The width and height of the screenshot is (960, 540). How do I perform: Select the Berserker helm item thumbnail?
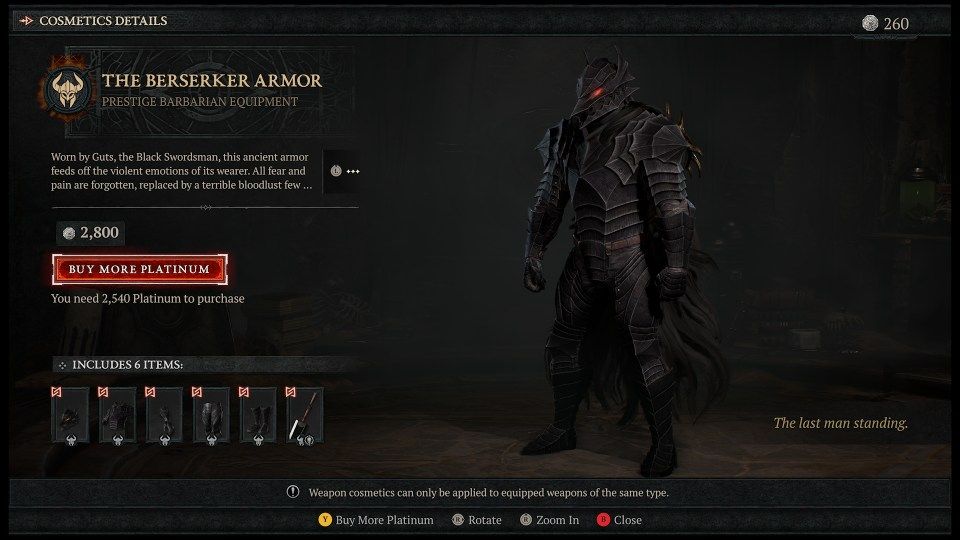coord(70,416)
